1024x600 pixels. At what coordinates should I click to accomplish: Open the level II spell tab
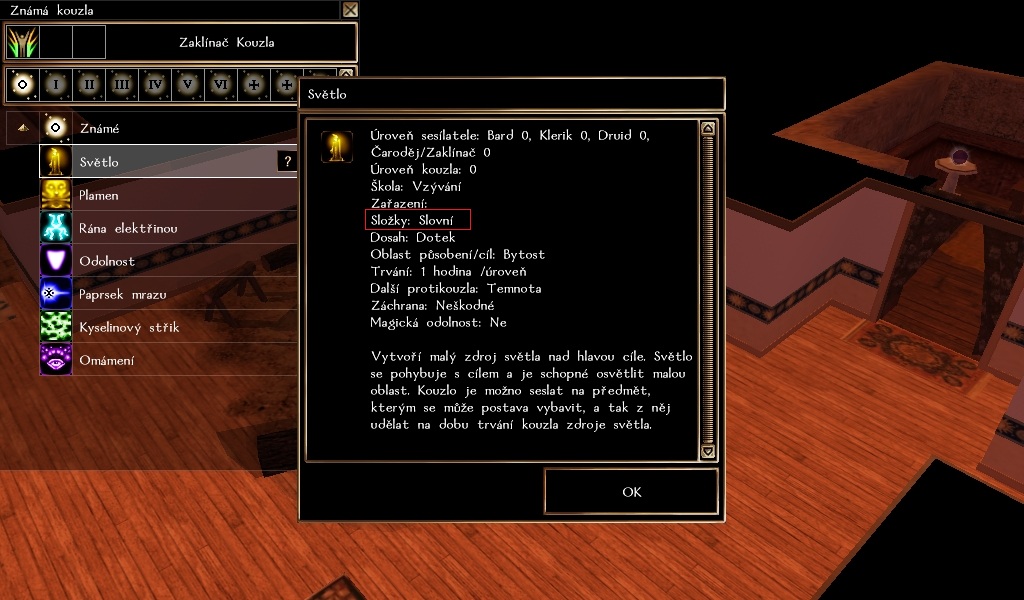[x=88, y=85]
